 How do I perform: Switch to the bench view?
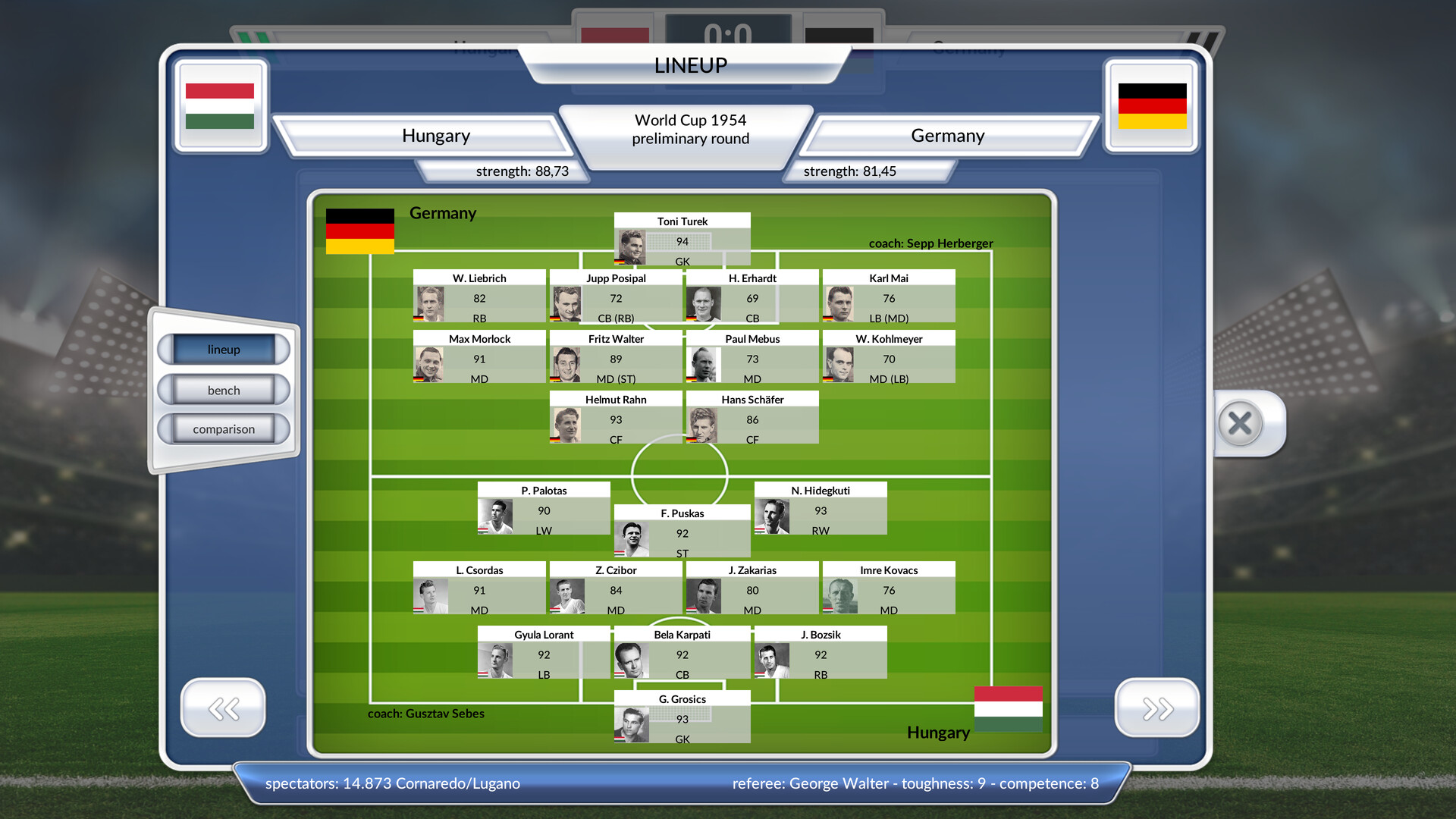pos(224,389)
